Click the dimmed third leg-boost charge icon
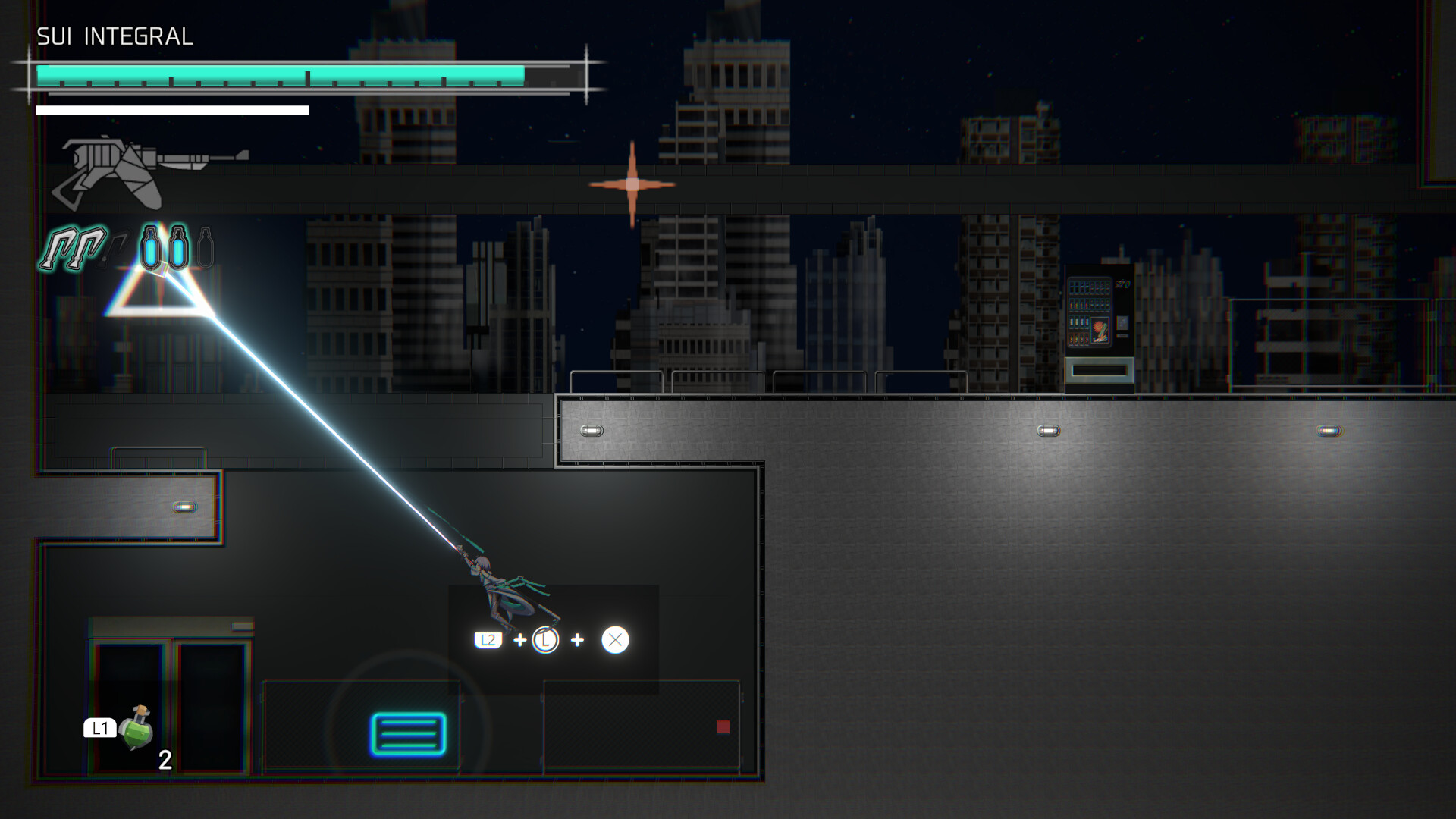1456x819 pixels. point(117,246)
